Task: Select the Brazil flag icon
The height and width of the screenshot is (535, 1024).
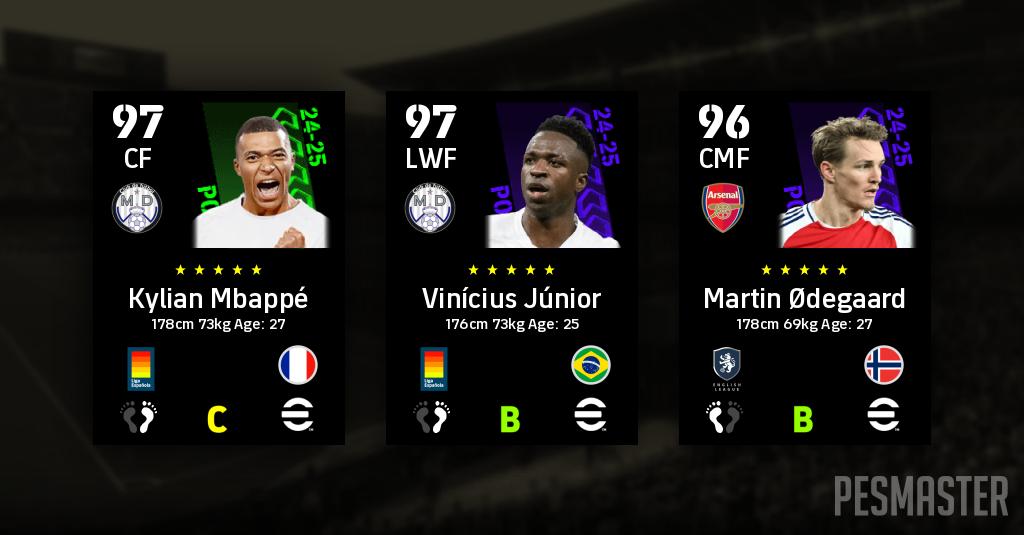Action: coord(591,366)
